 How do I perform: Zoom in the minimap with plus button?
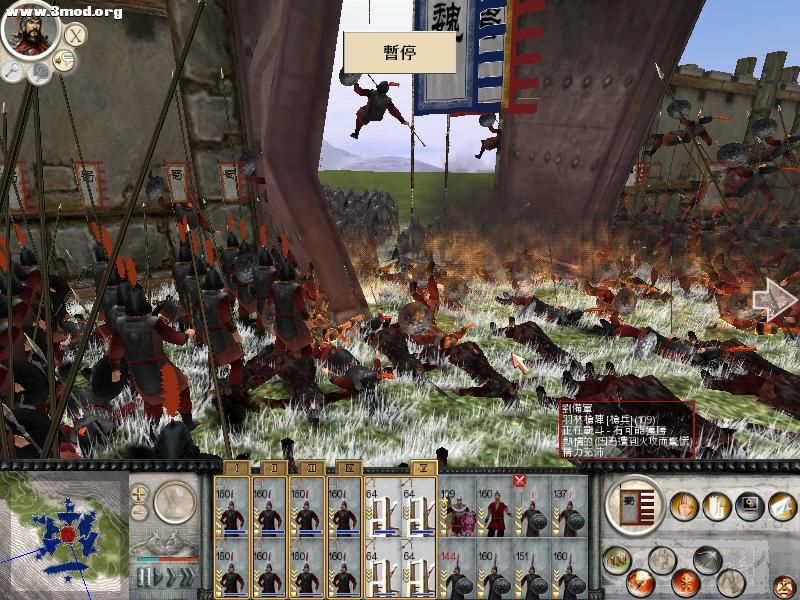[139, 493]
